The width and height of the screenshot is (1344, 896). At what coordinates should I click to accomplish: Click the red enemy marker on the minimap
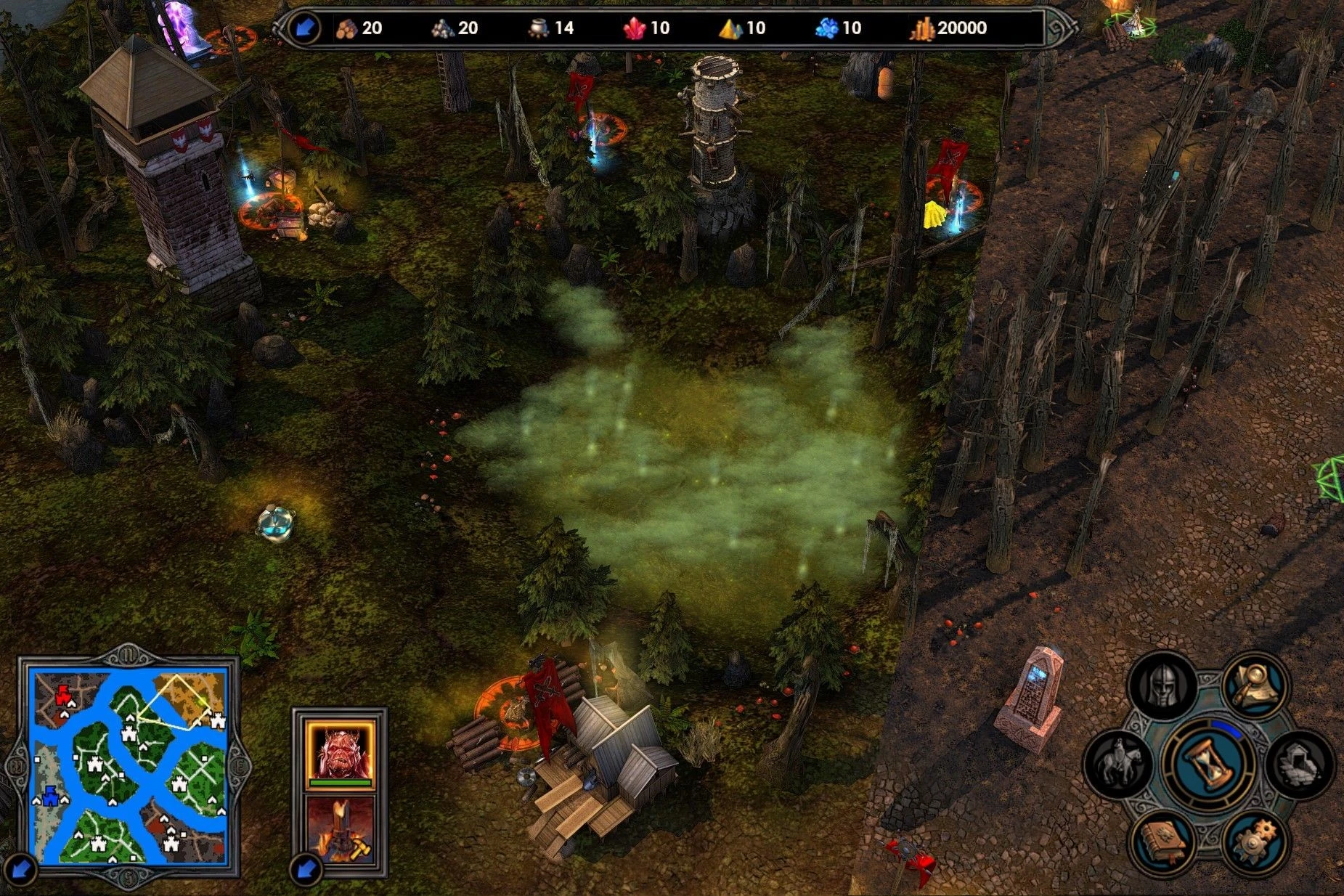(62, 696)
